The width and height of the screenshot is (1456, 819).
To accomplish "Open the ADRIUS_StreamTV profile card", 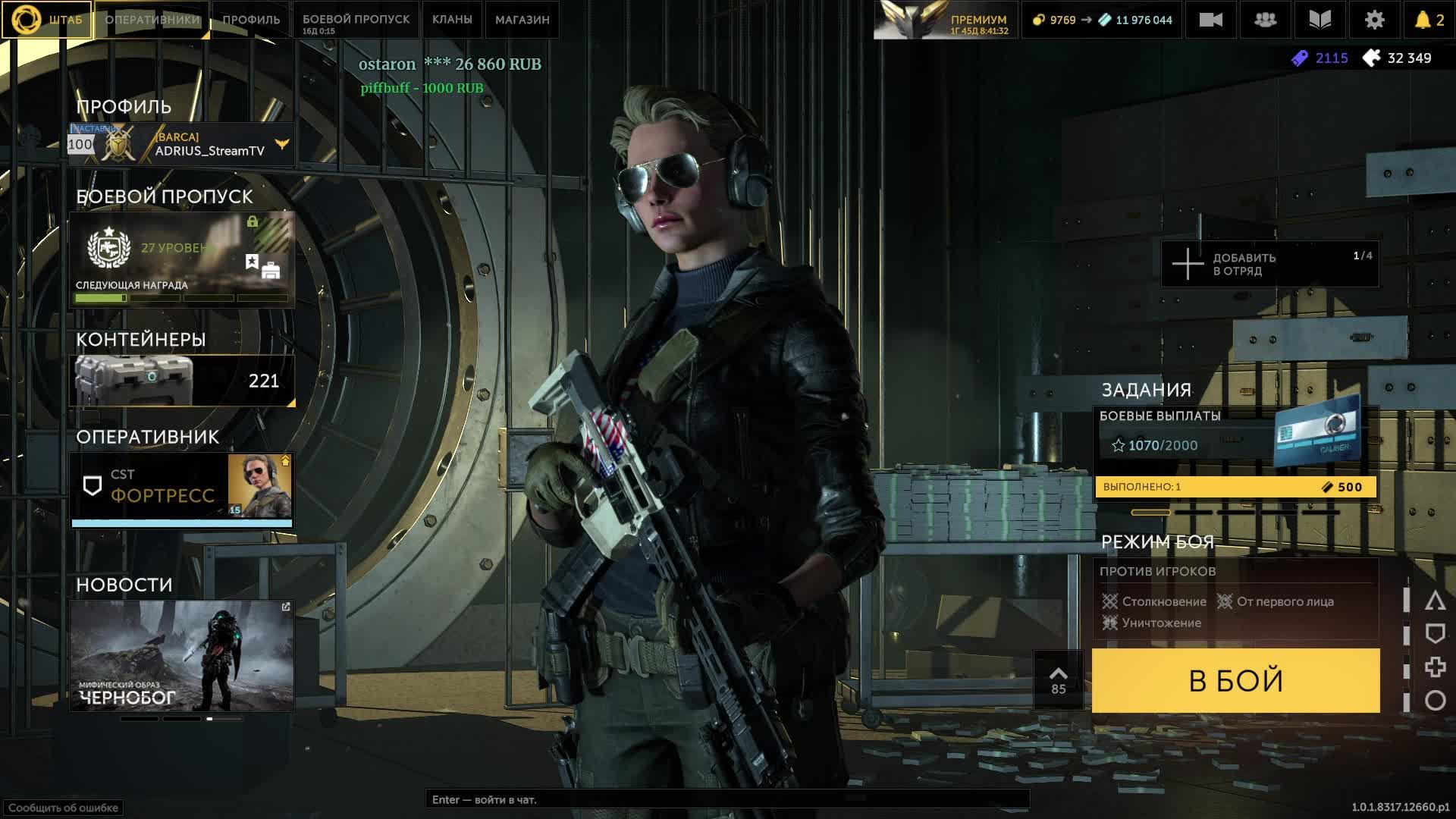I will 182,144.
